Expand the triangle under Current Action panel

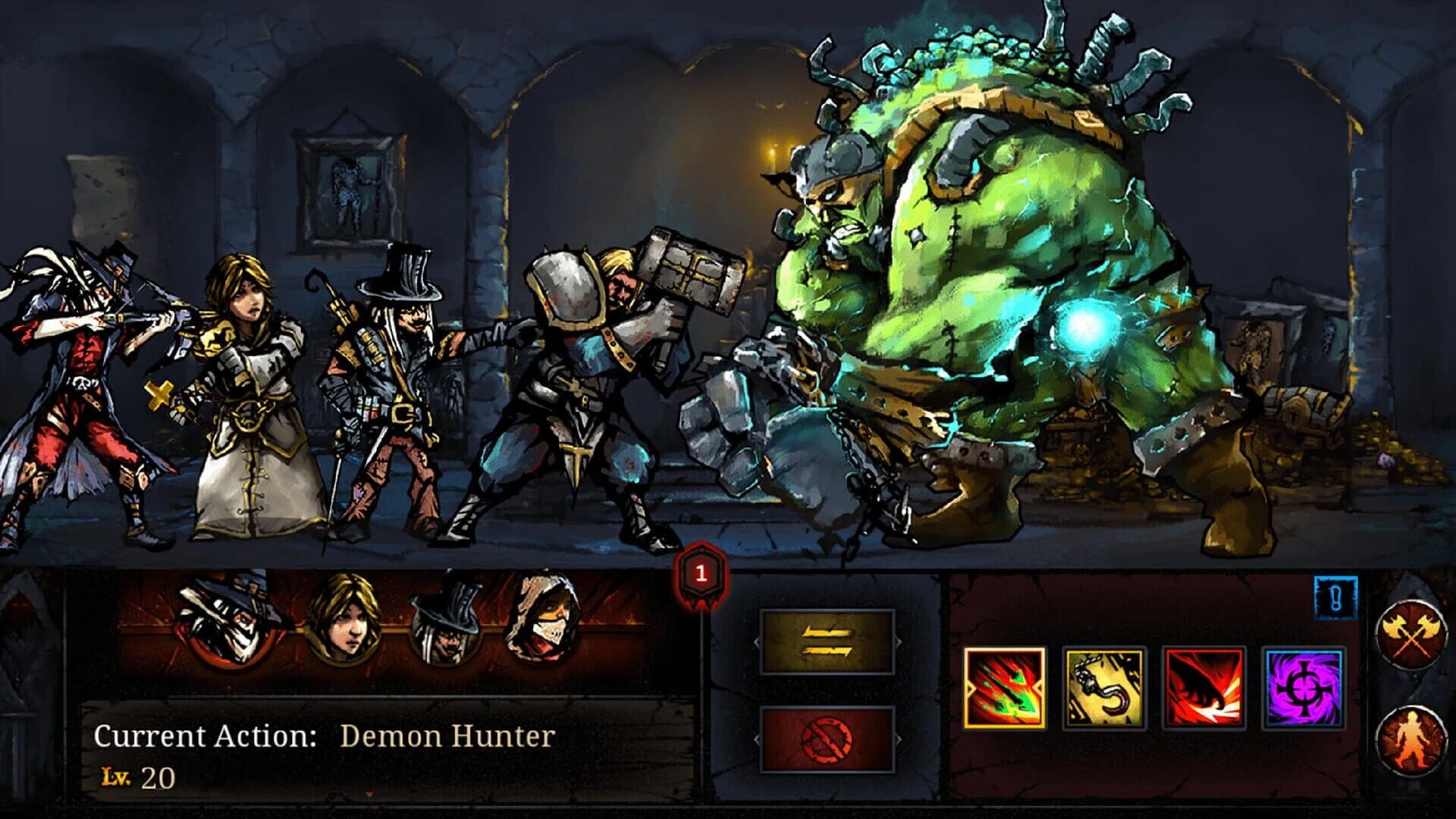[370, 793]
